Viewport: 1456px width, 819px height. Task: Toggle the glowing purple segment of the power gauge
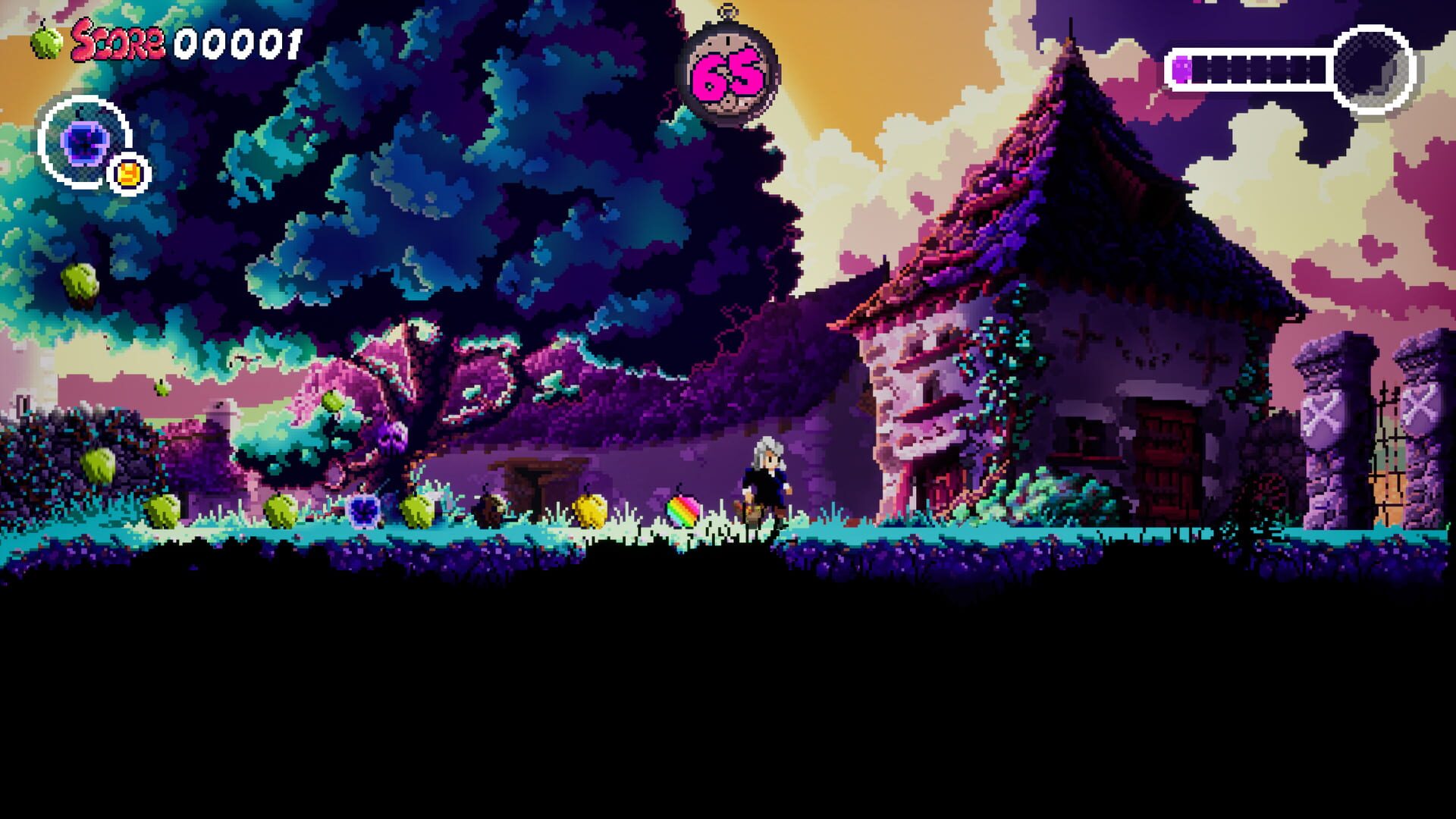[1182, 70]
